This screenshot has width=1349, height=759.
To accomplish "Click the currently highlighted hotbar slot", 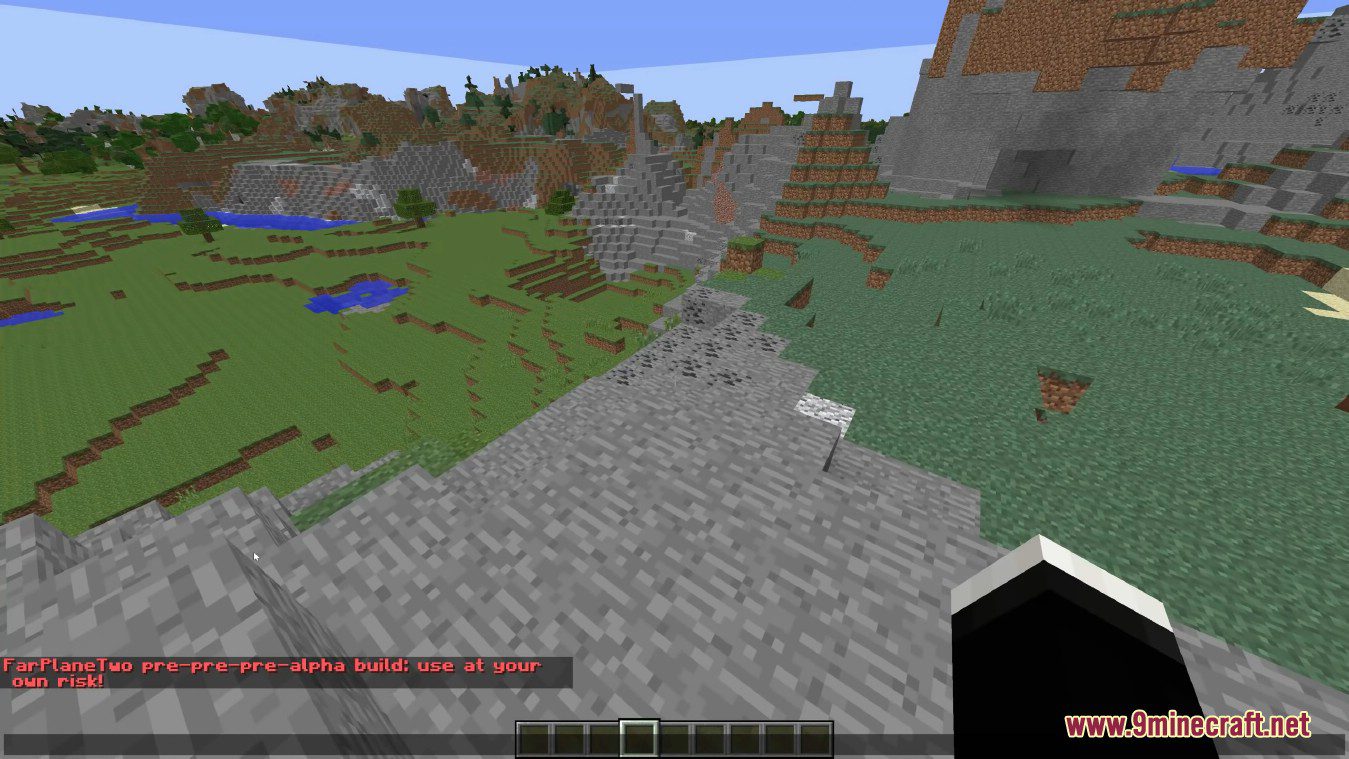I will (x=640, y=735).
